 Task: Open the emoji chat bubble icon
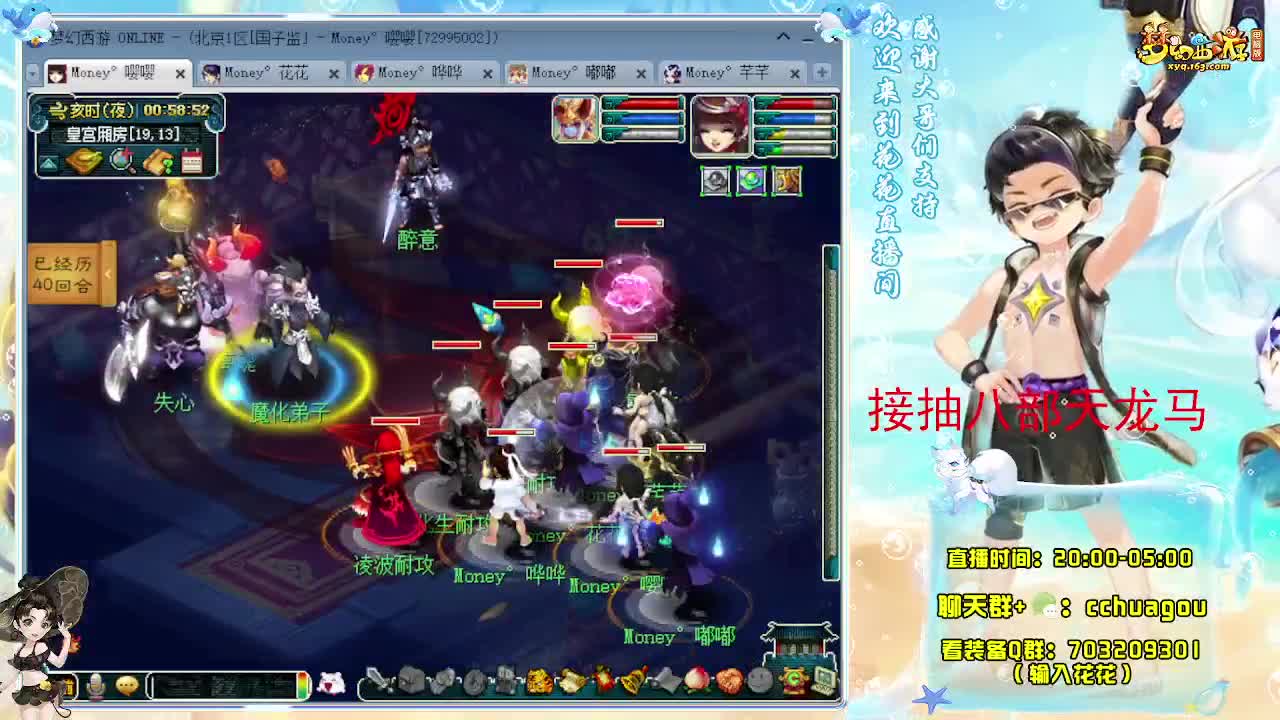coord(127,686)
